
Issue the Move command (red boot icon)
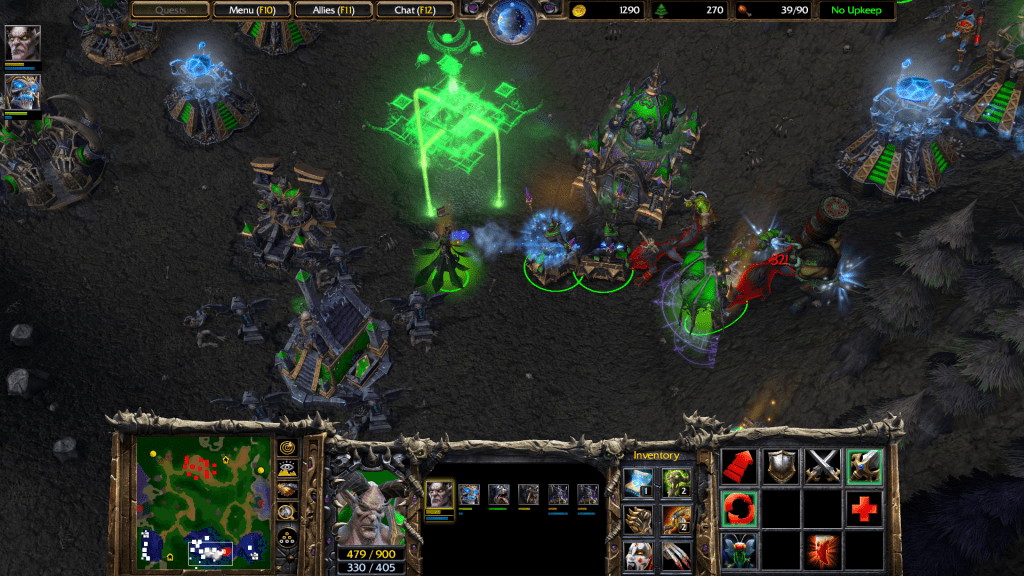(739, 466)
